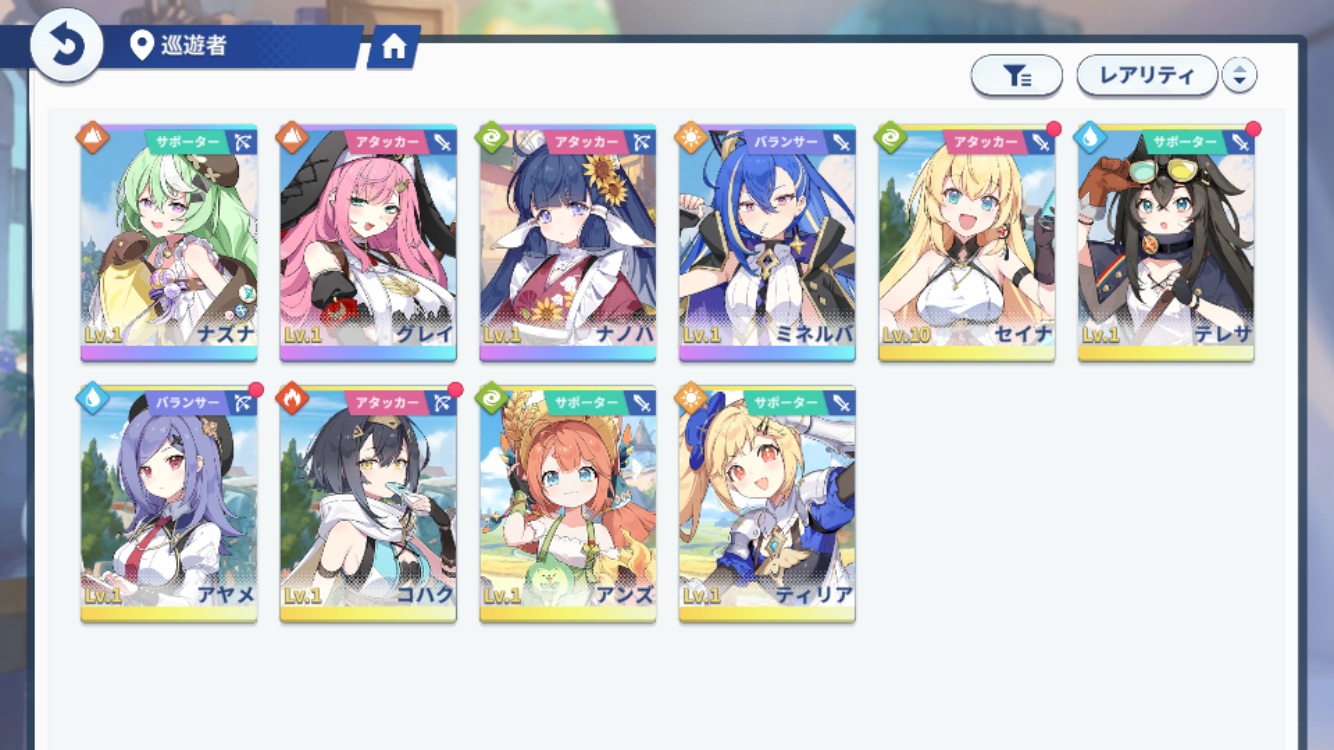Toggle the sort order arrows button
The width and height of the screenshot is (1334, 750).
pos(1239,75)
